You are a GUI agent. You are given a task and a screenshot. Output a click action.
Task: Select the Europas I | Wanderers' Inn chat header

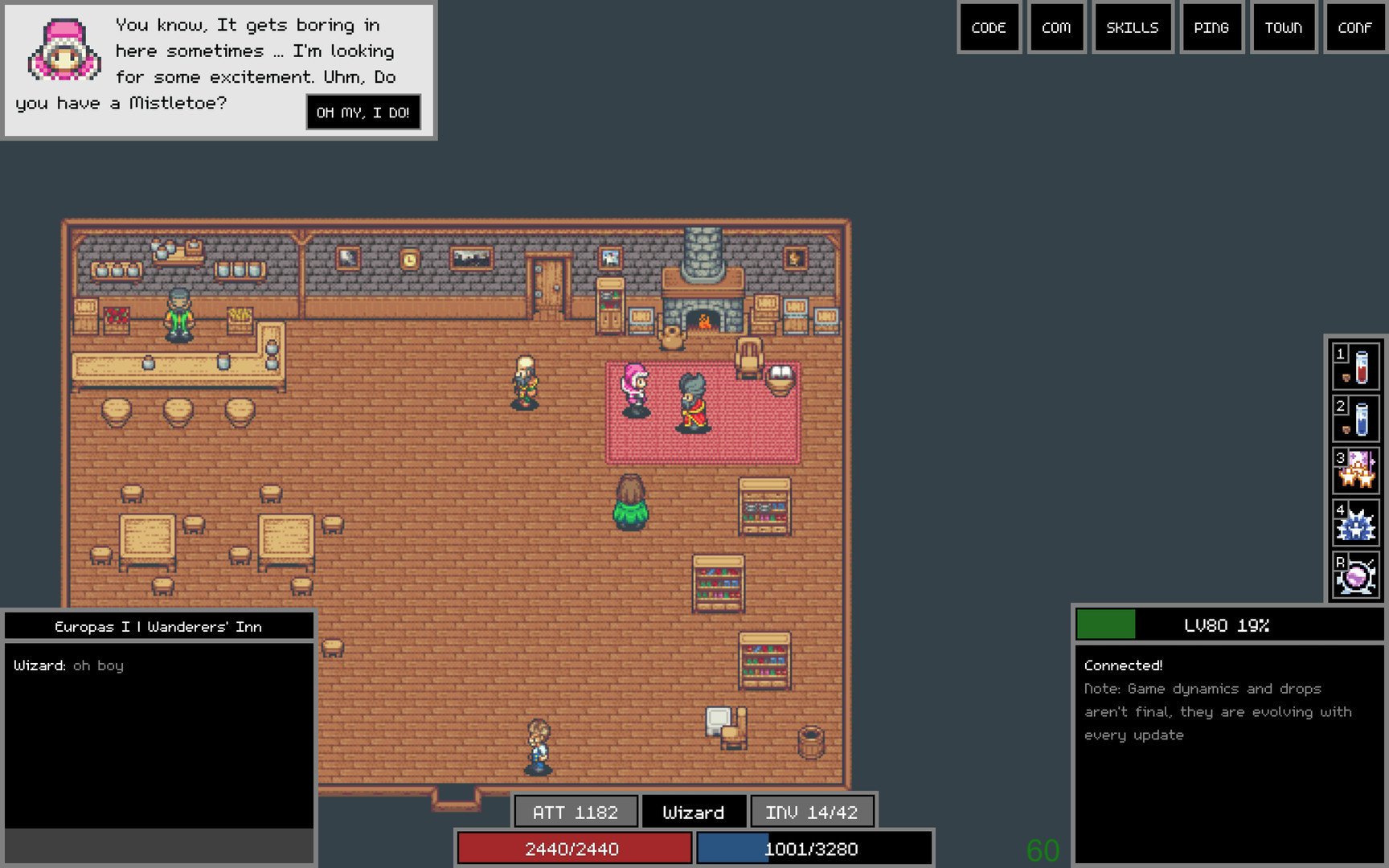tap(158, 626)
